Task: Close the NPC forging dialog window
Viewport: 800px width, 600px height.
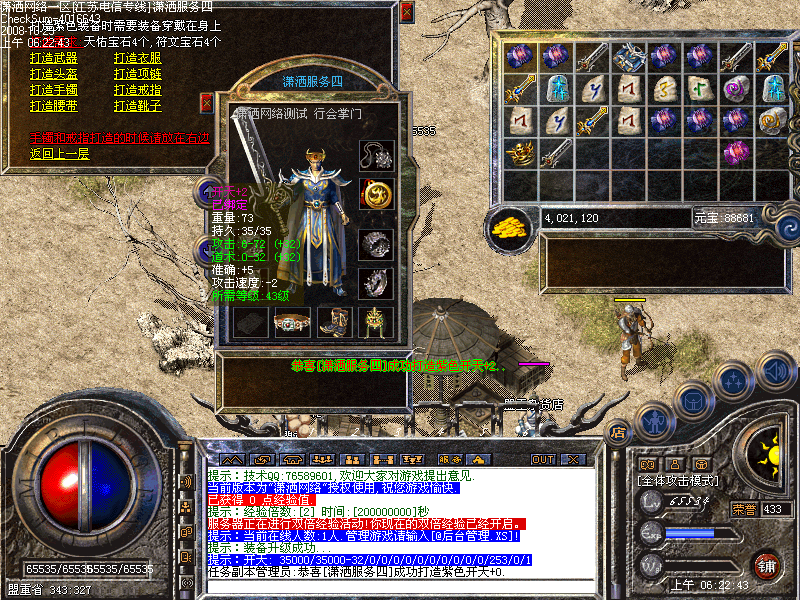Action: (406, 13)
